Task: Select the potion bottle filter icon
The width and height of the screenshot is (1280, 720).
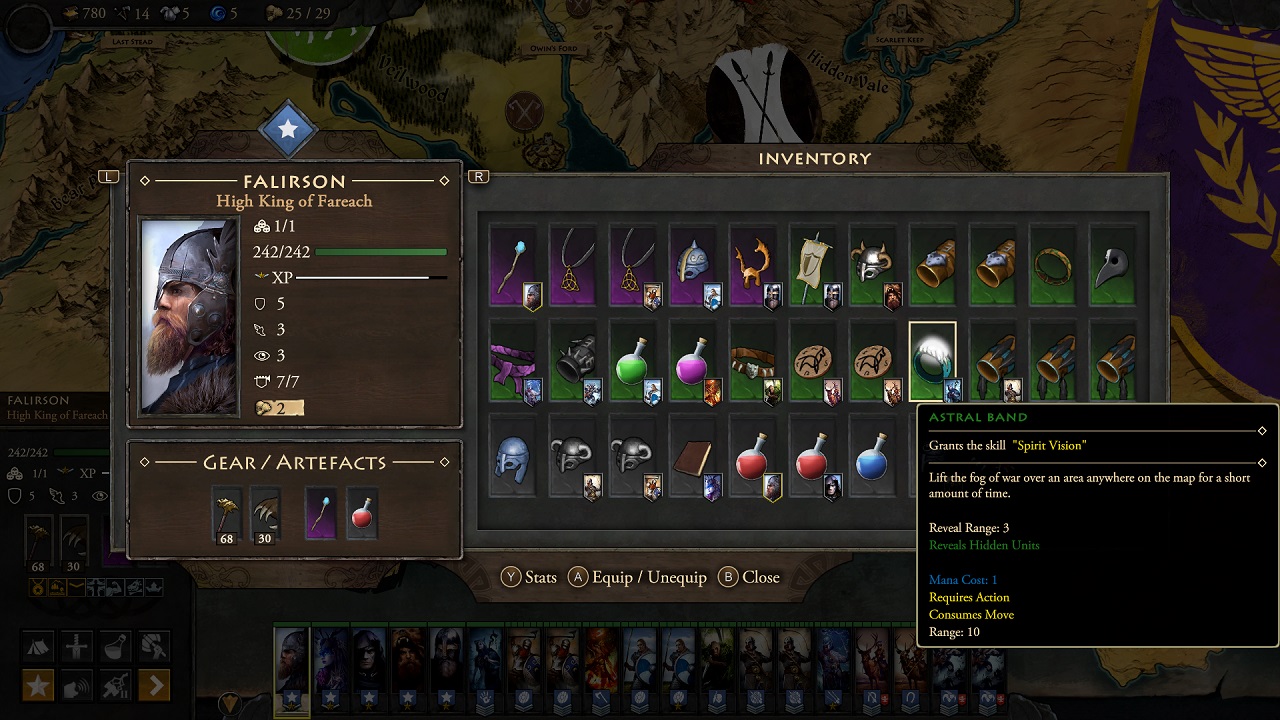Action: [114, 647]
